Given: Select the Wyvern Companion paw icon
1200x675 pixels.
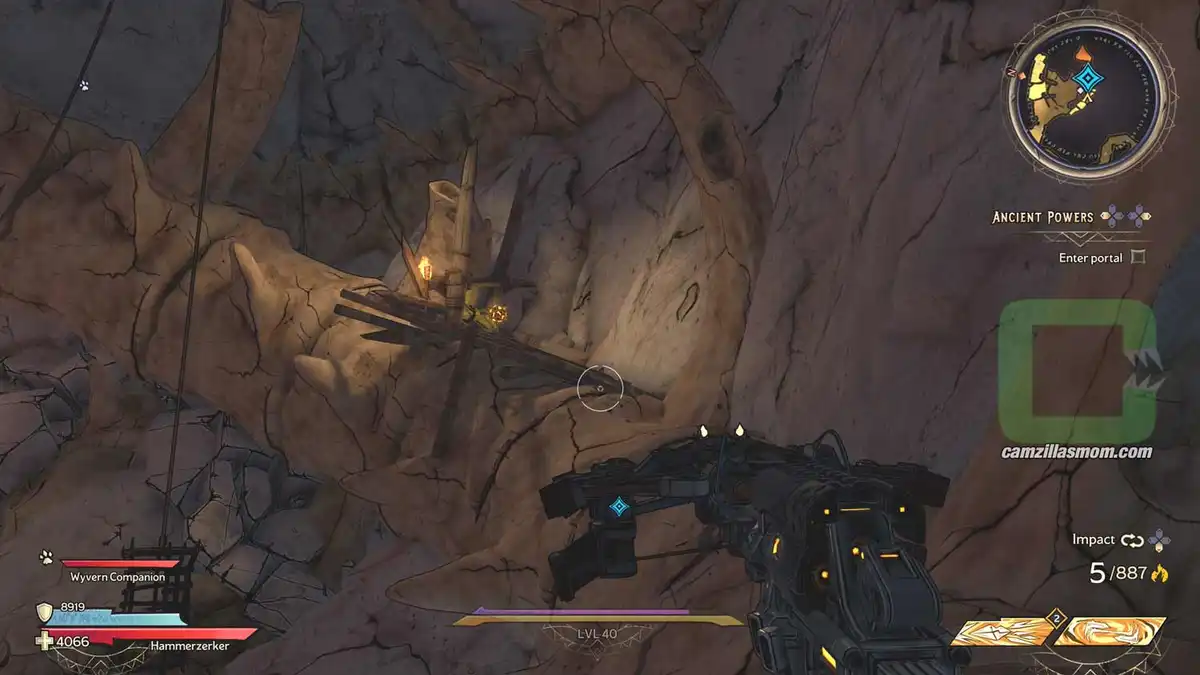Looking at the screenshot, I should click(x=46, y=557).
